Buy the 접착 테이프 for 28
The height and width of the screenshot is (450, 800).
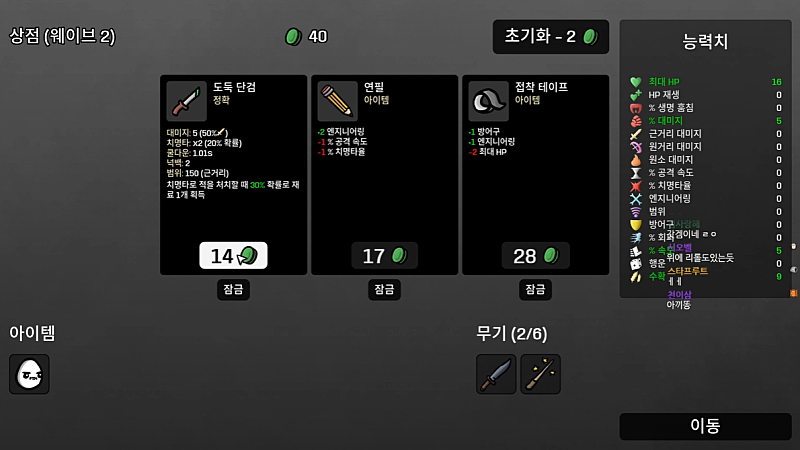[535, 256]
